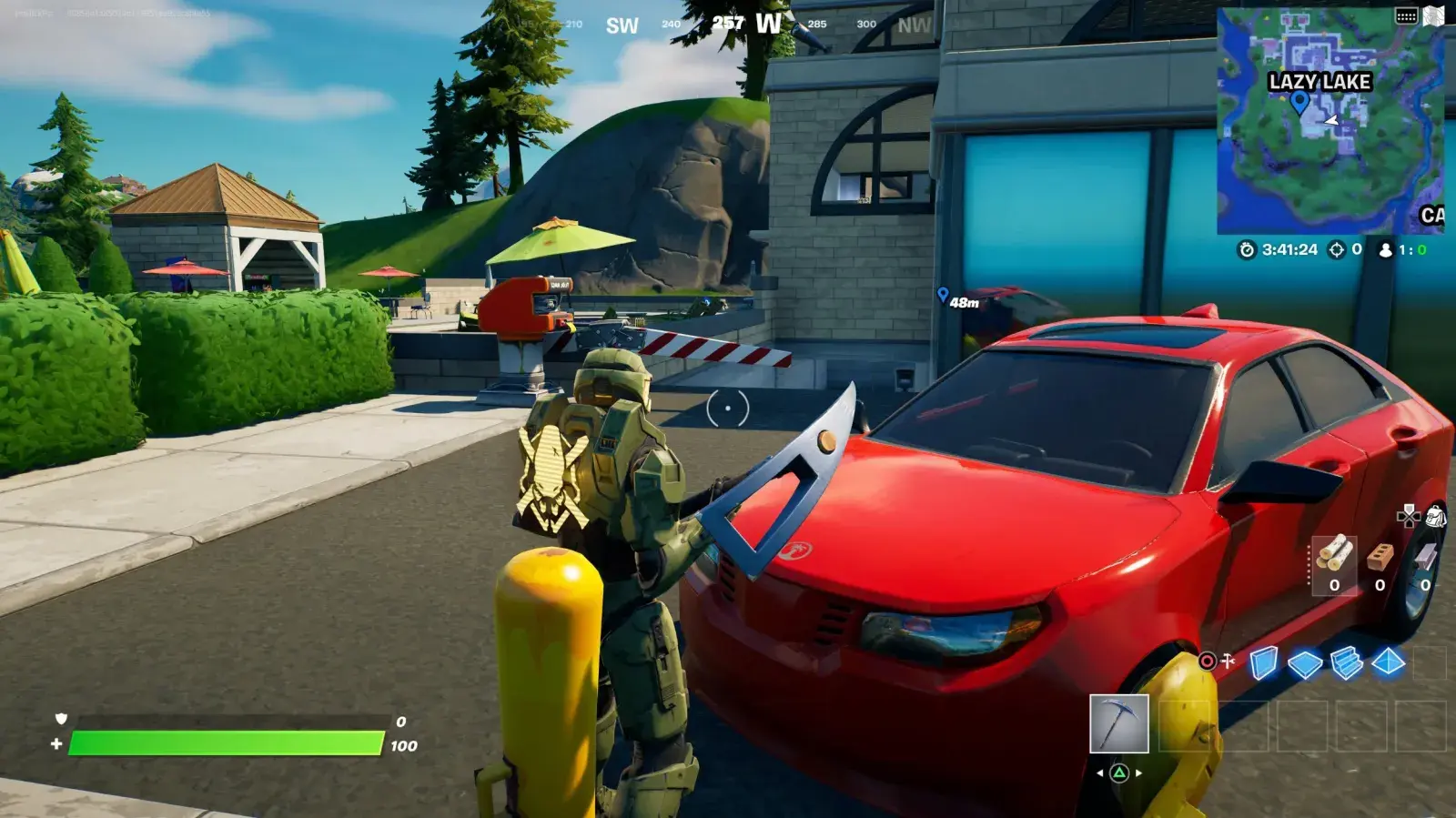Image resolution: width=1456 pixels, height=818 pixels.
Task: Click the blue pin marker on the minimap
Action: (x=1299, y=101)
